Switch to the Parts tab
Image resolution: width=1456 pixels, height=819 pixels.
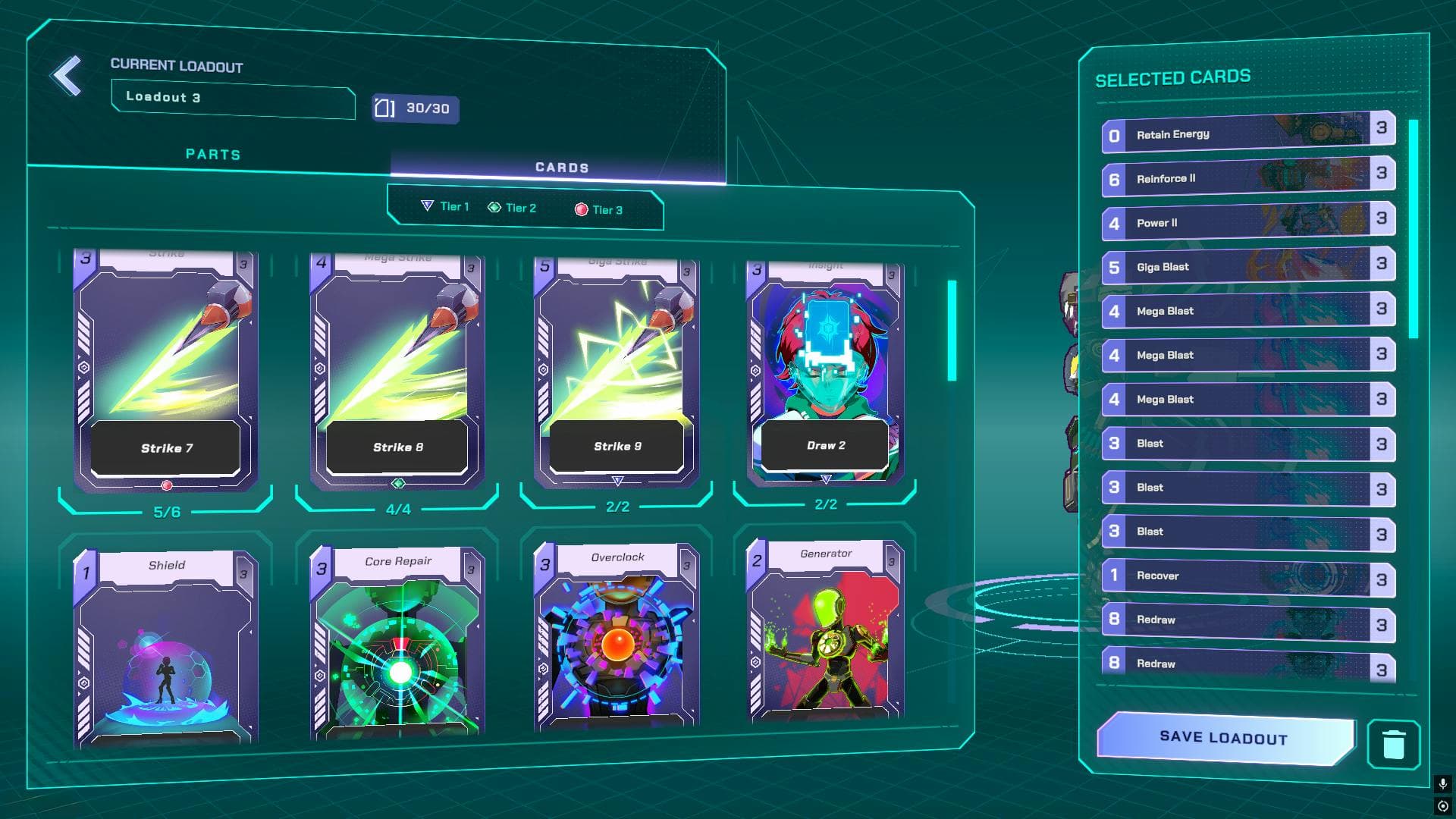point(213,155)
